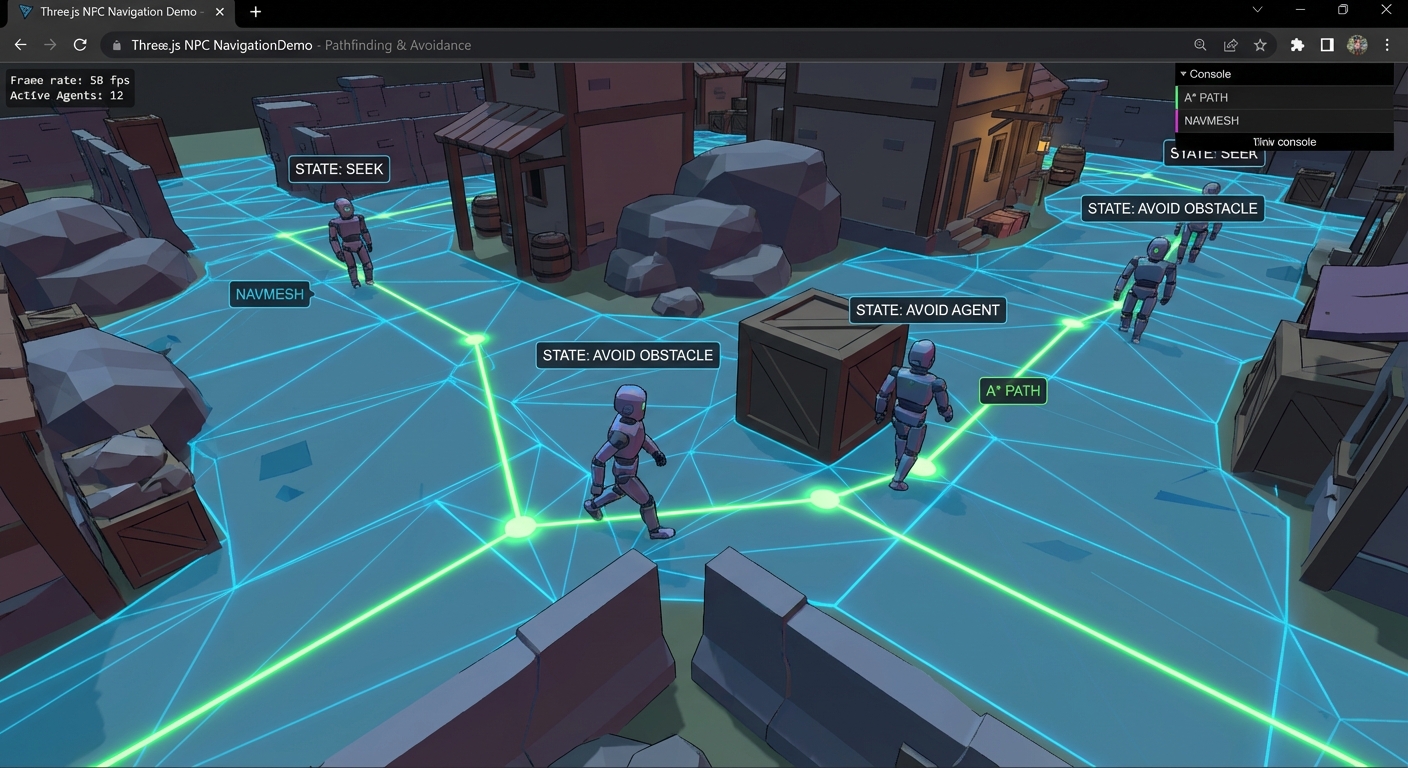Reload the browser page

[x=80, y=45]
